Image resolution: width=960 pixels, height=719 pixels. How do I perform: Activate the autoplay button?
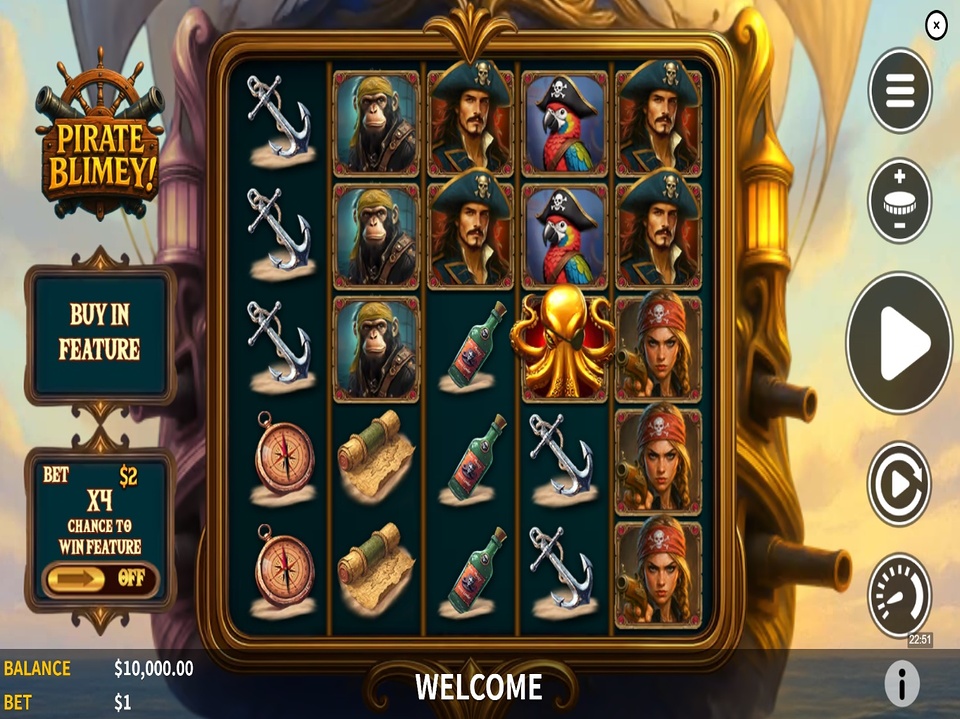[899, 484]
